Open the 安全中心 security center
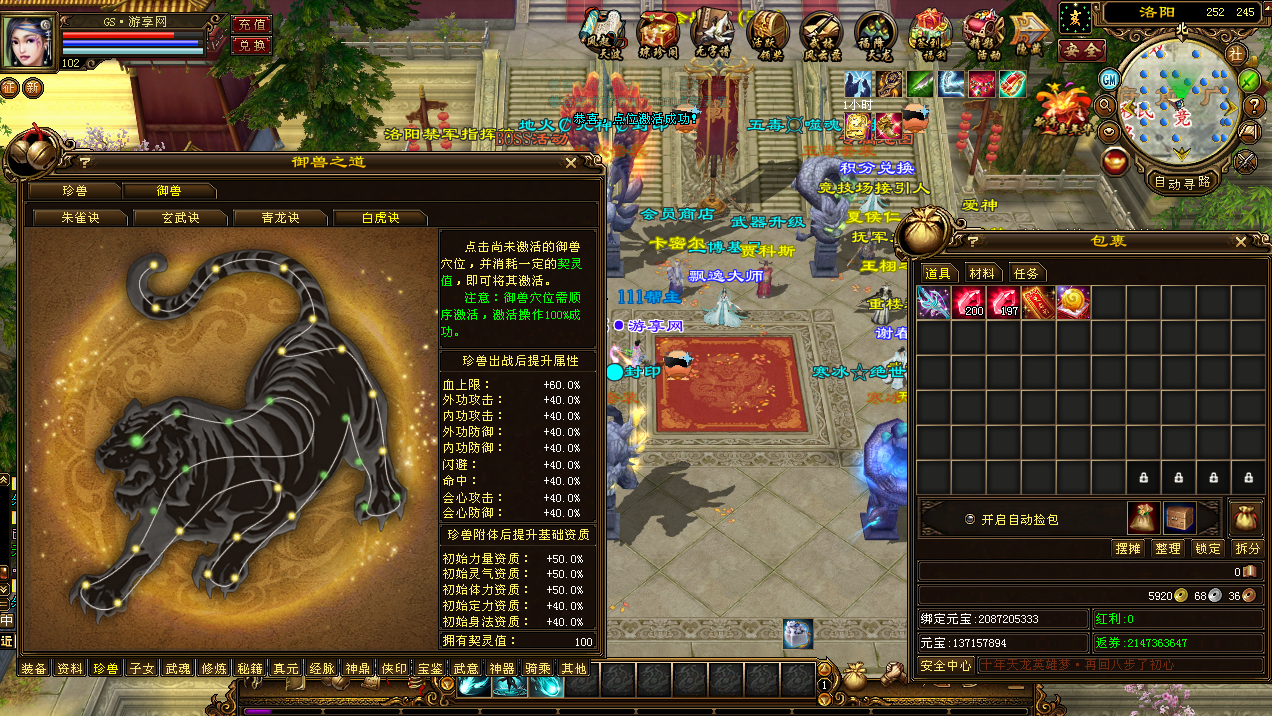1272x716 pixels. (x=946, y=665)
